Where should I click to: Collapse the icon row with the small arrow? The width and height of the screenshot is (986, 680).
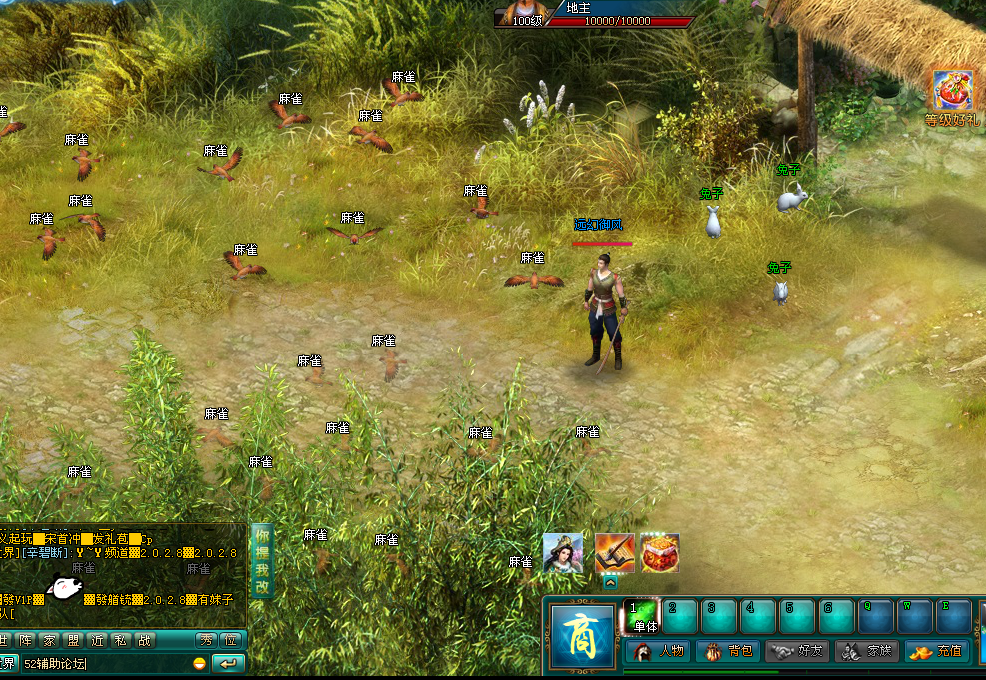pos(610,582)
